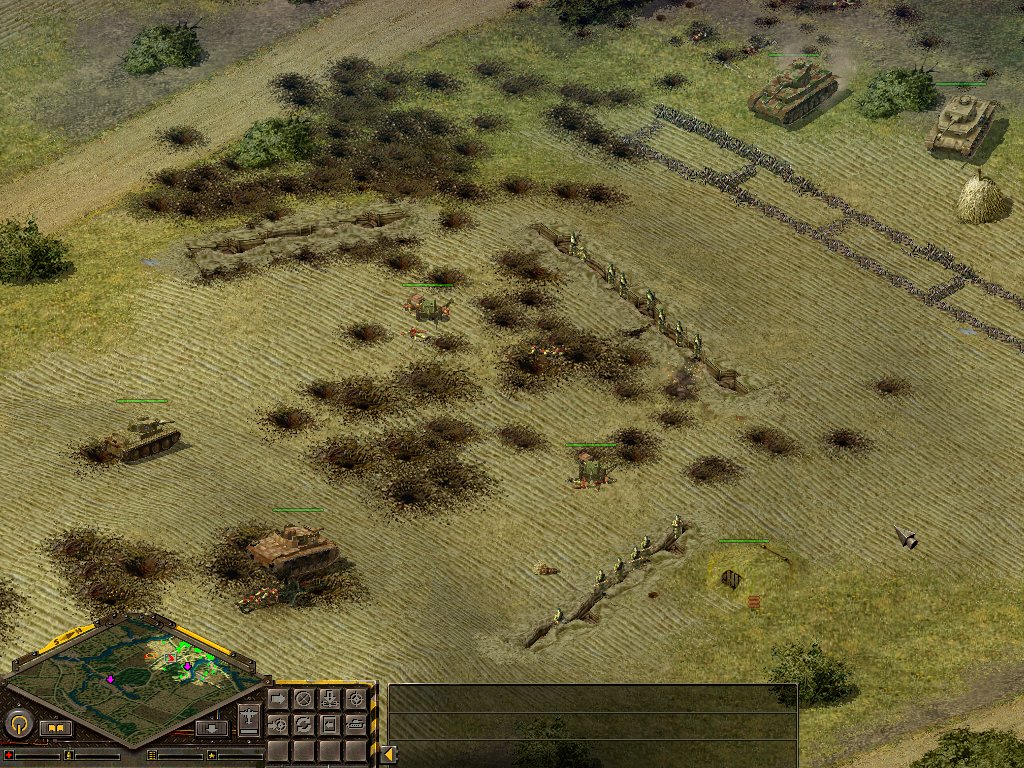This screenshot has width=1024, height=768.
Task: Activate the stop command (crossed circle)
Action: click(303, 699)
